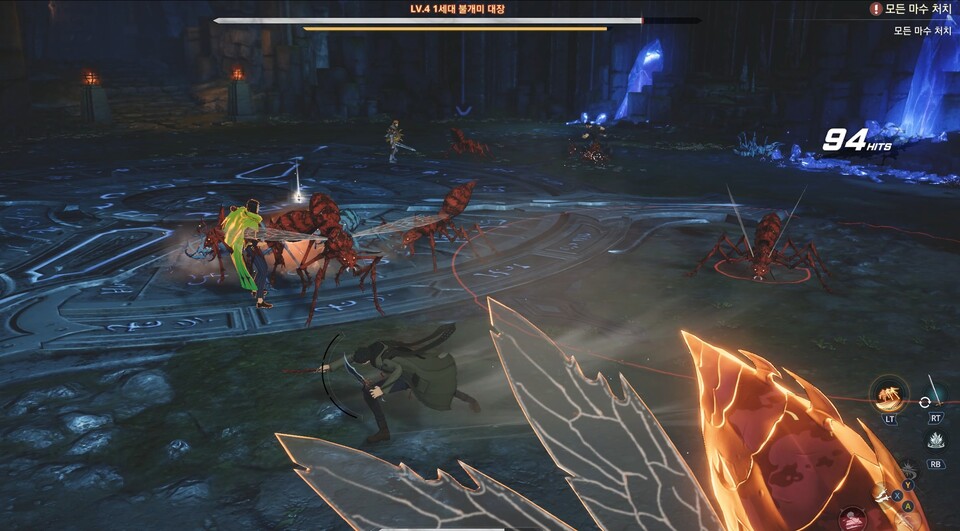Tap the circular weapon swap arrows icon
Viewport: 960px width, 531px height.
pyautogui.click(x=925, y=403)
